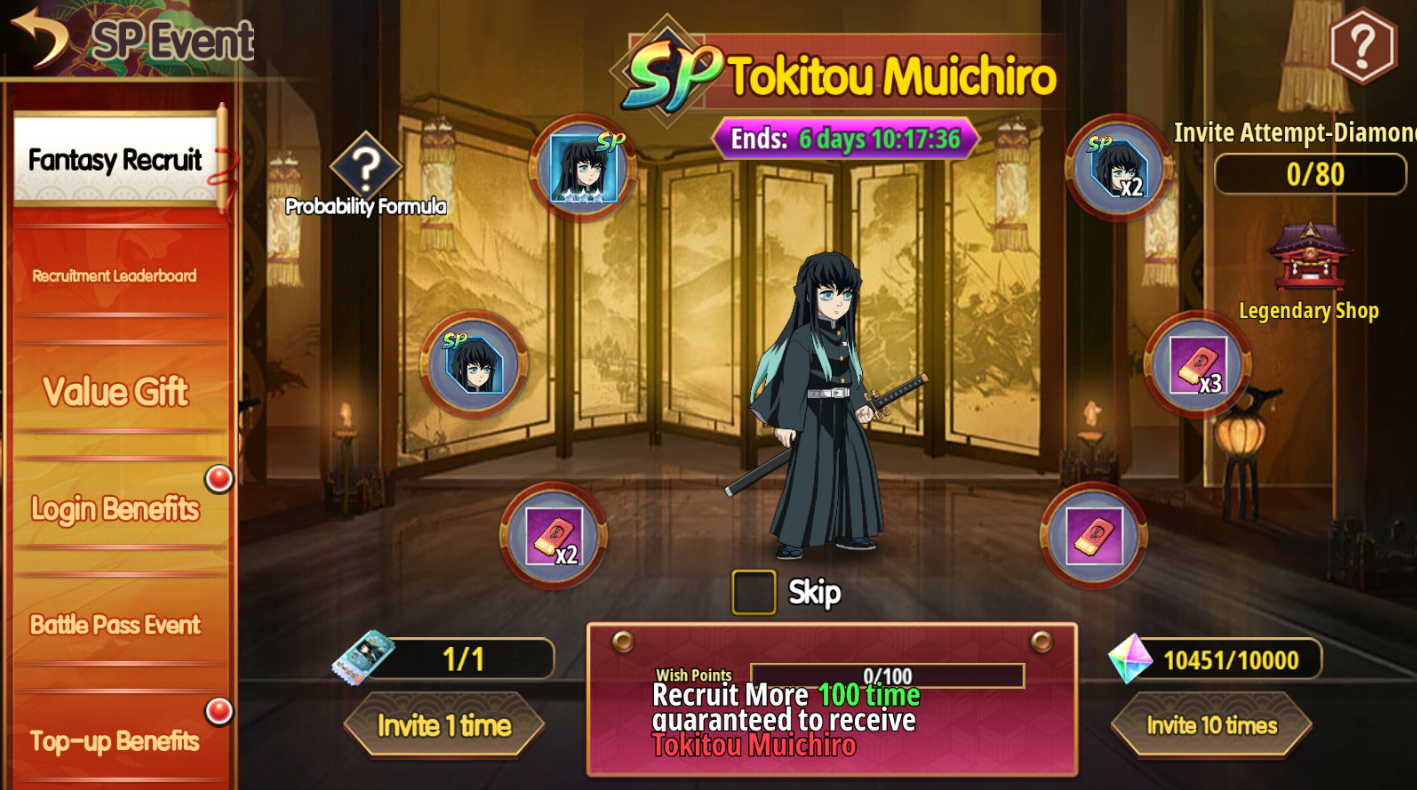Inspect the SP Muichiro shard x2 reward

click(x=1118, y=167)
